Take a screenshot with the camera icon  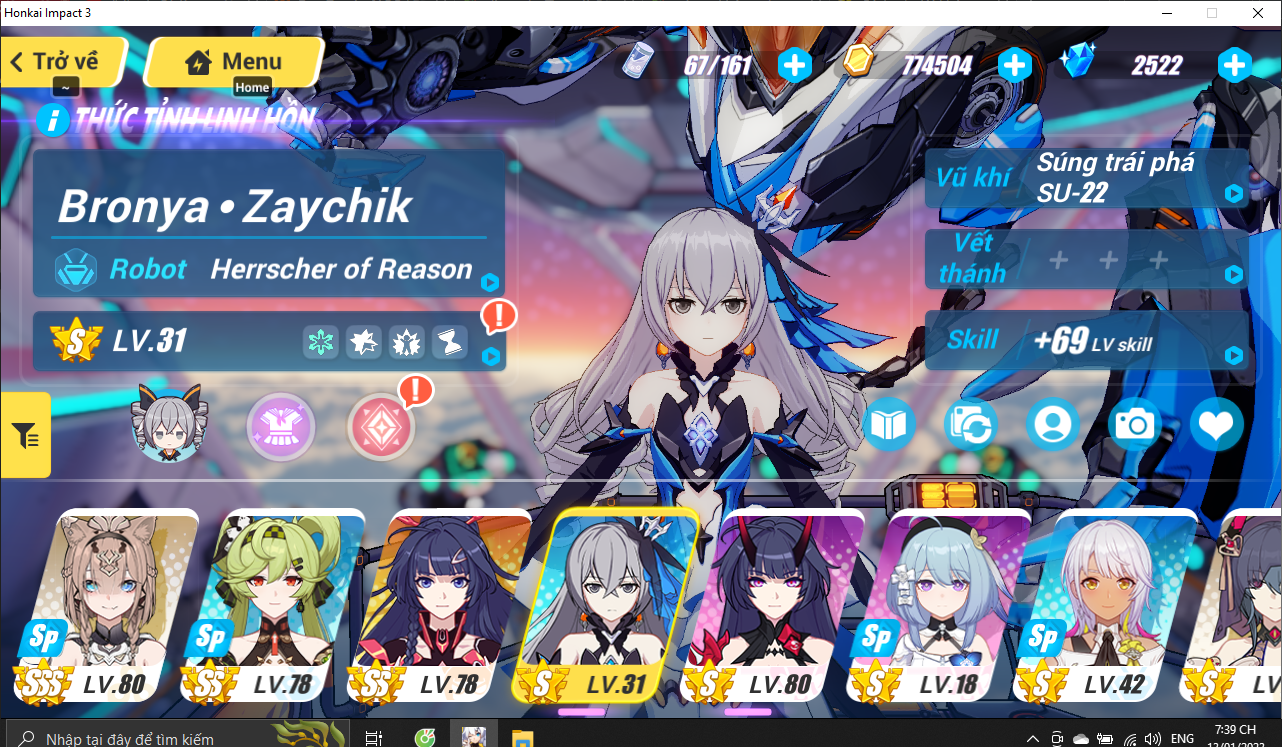pos(1135,424)
